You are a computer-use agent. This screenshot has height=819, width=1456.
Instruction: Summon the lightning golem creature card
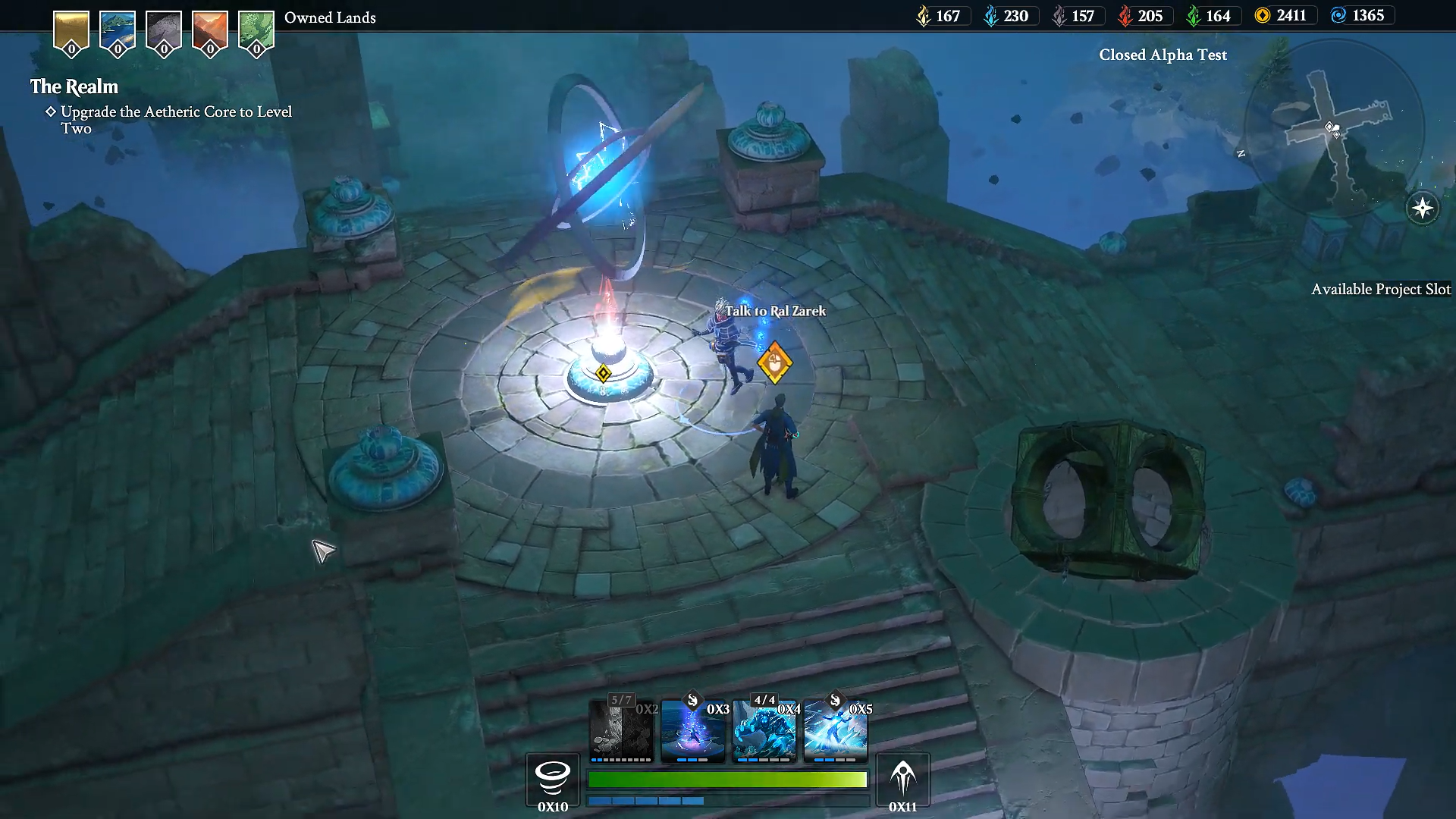point(764,730)
